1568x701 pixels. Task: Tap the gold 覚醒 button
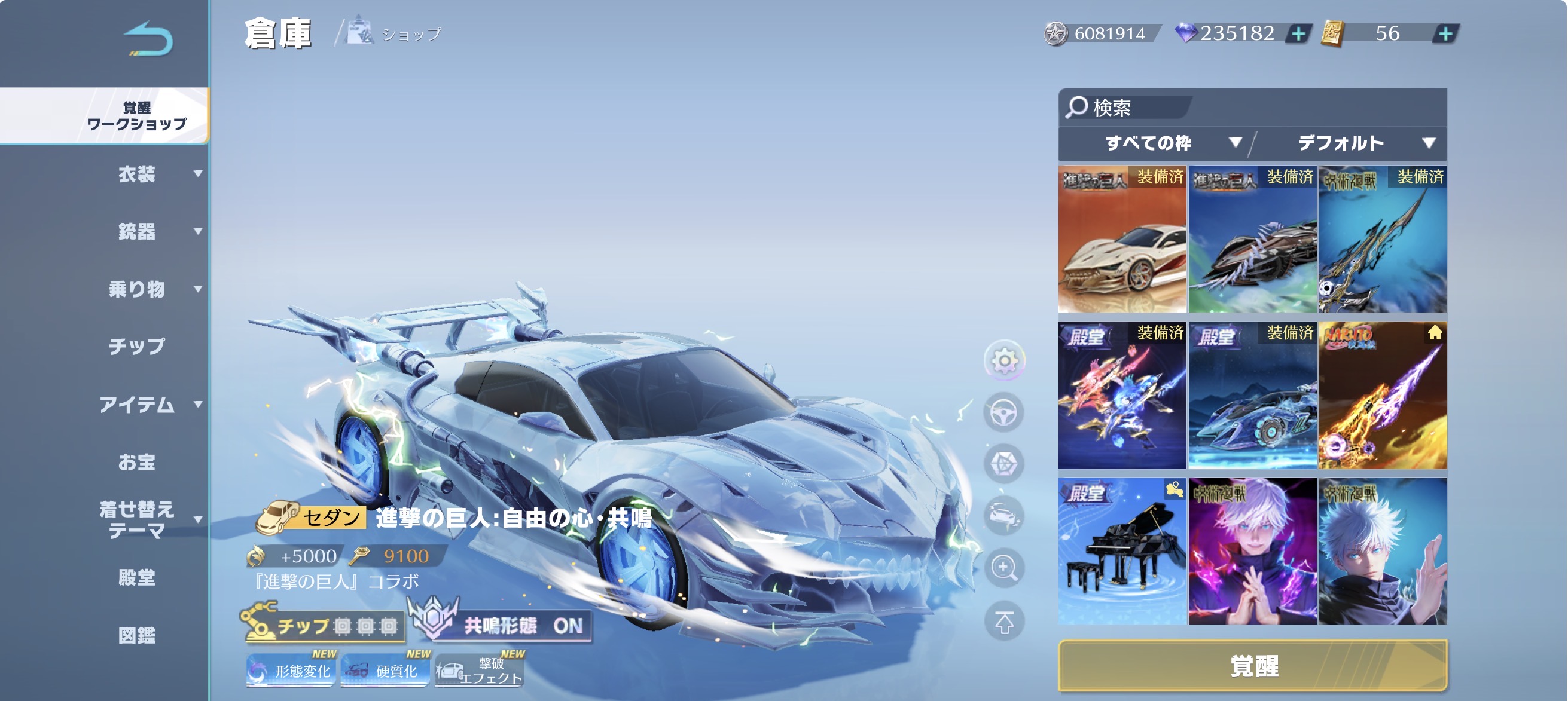coord(1252,666)
